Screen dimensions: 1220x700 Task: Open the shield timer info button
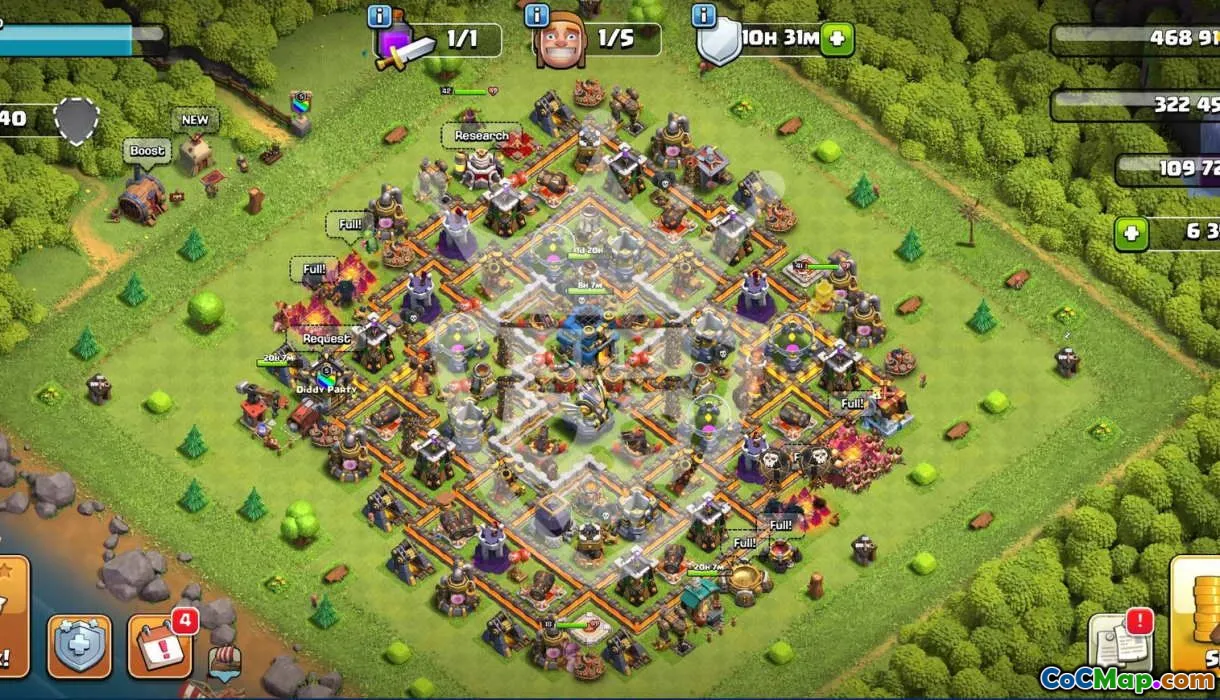704,16
